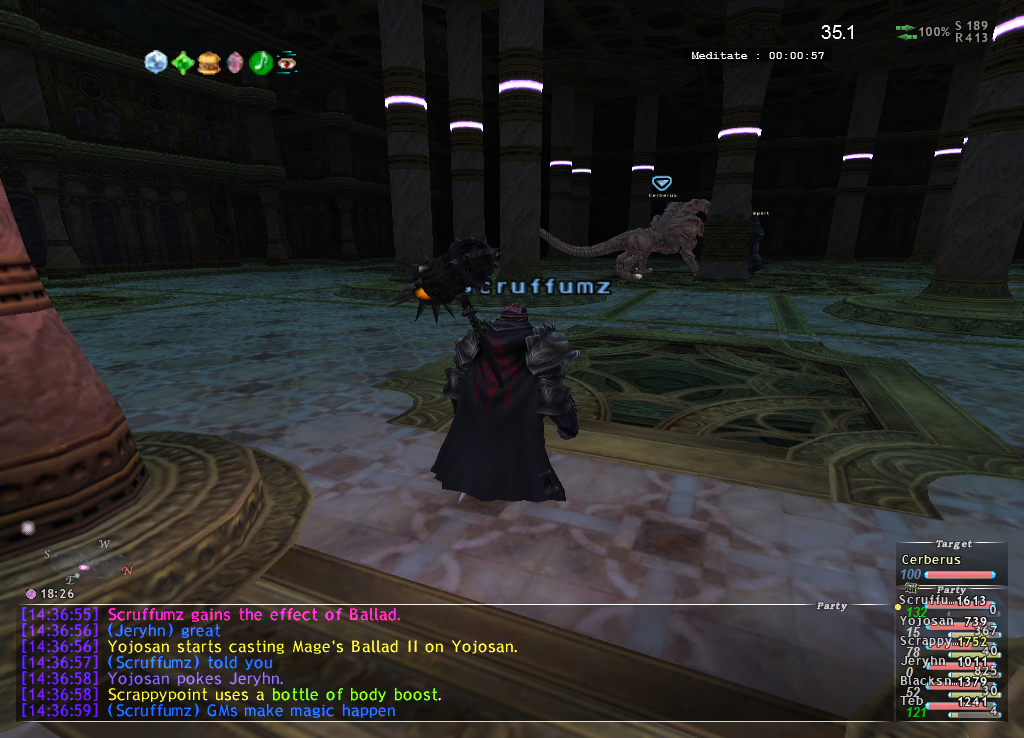Click the green music note Ballad status icon
Image resolution: width=1024 pixels, height=738 pixels.
[261, 62]
